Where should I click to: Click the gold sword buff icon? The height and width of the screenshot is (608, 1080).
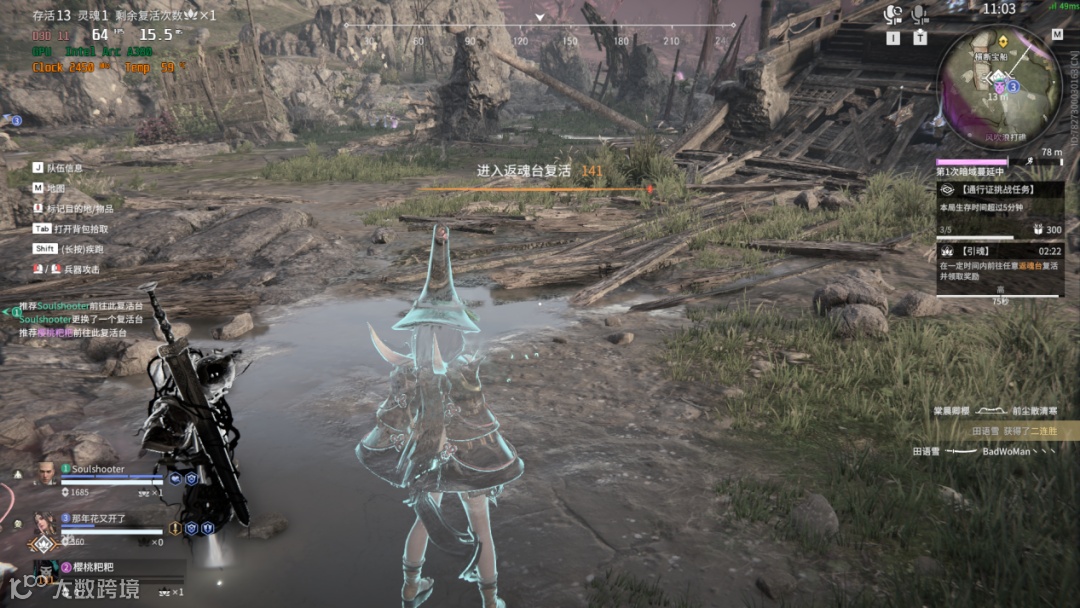pos(175,527)
